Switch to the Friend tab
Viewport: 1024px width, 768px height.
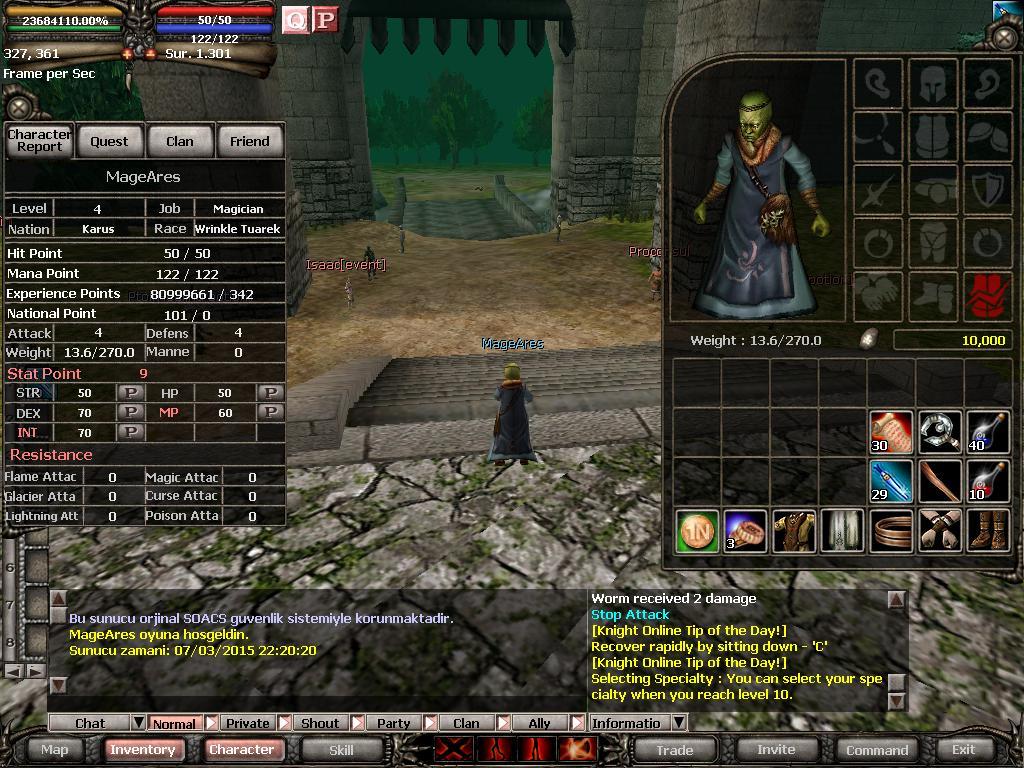point(249,141)
